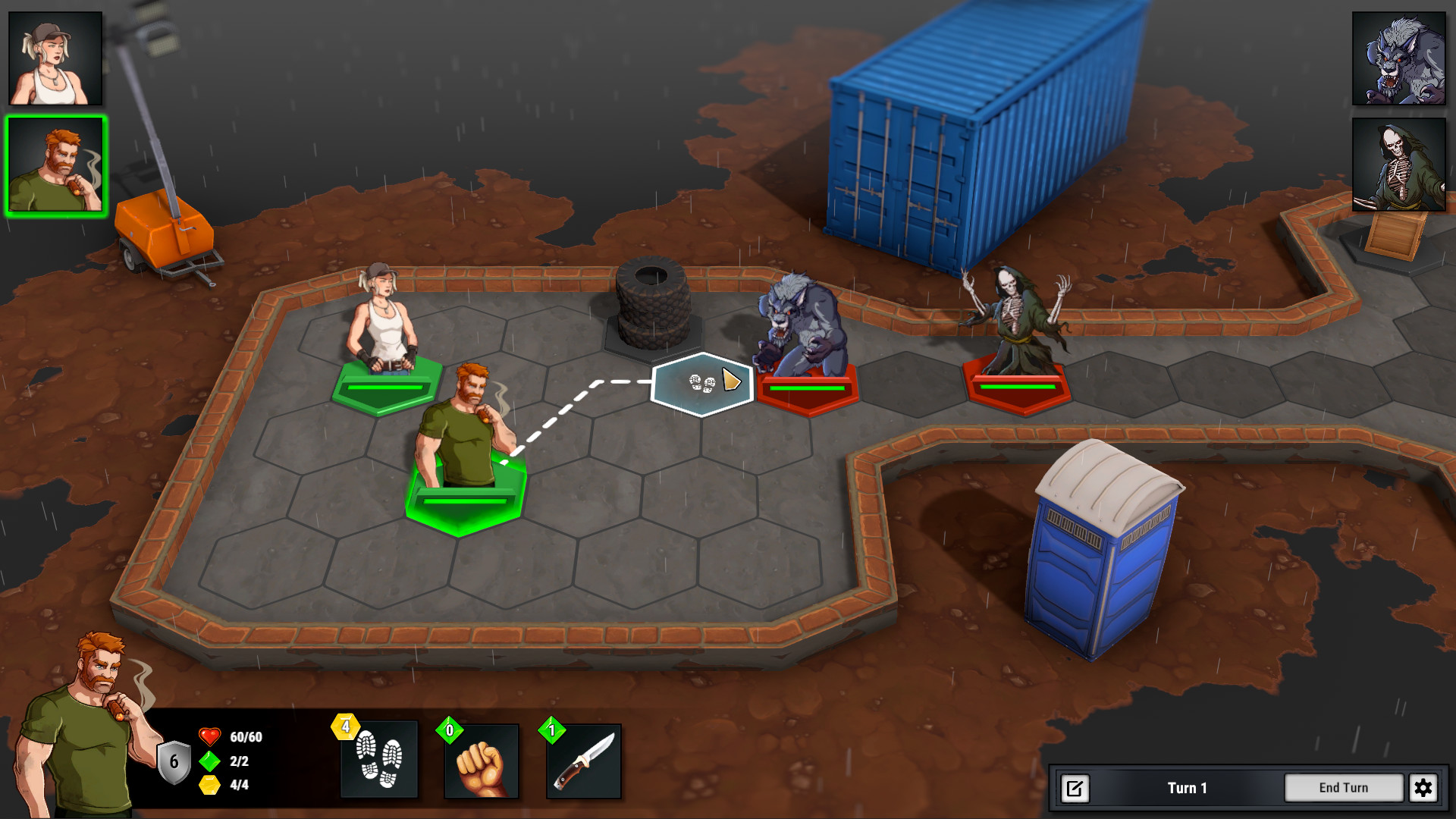The height and width of the screenshot is (819, 1456).
Task: Click the werewolf enemy portrait top right
Action: click(x=1399, y=57)
